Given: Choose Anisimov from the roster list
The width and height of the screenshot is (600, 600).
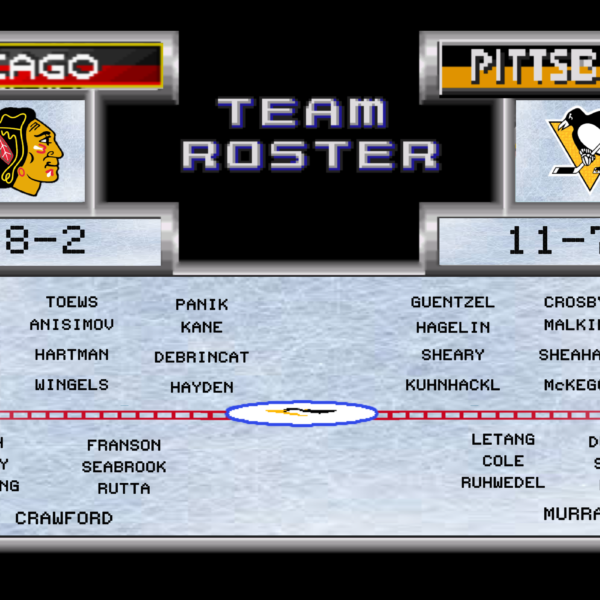Looking at the screenshot, I should pyautogui.click(x=72, y=325).
